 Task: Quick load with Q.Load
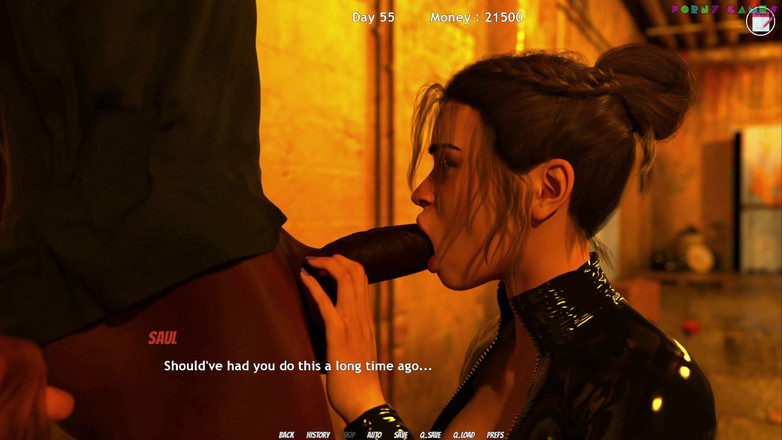(x=464, y=435)
